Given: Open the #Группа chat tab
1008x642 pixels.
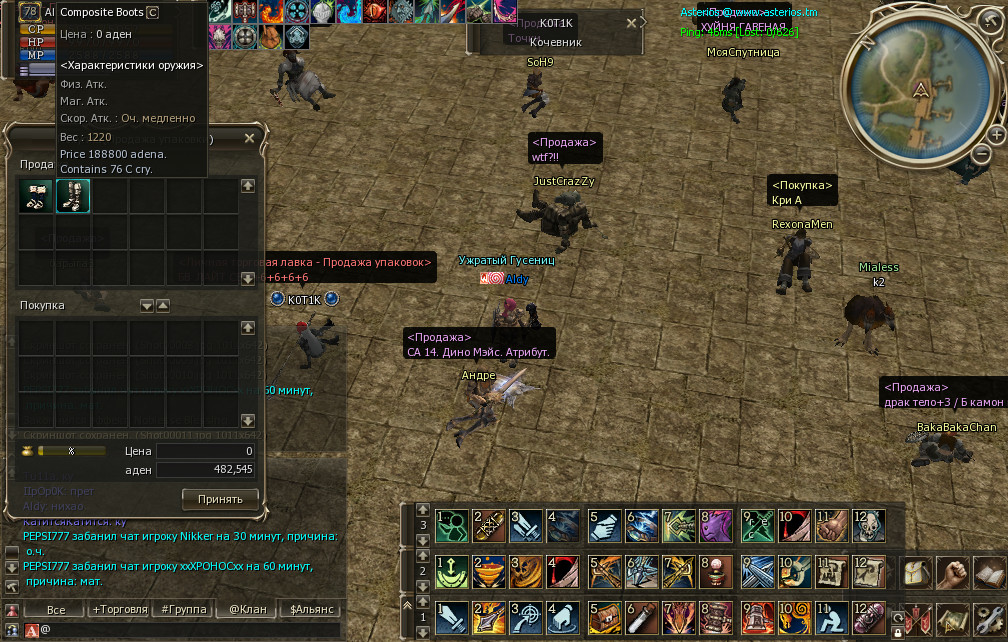Looking at the screenshot, I should click(183, 609).
